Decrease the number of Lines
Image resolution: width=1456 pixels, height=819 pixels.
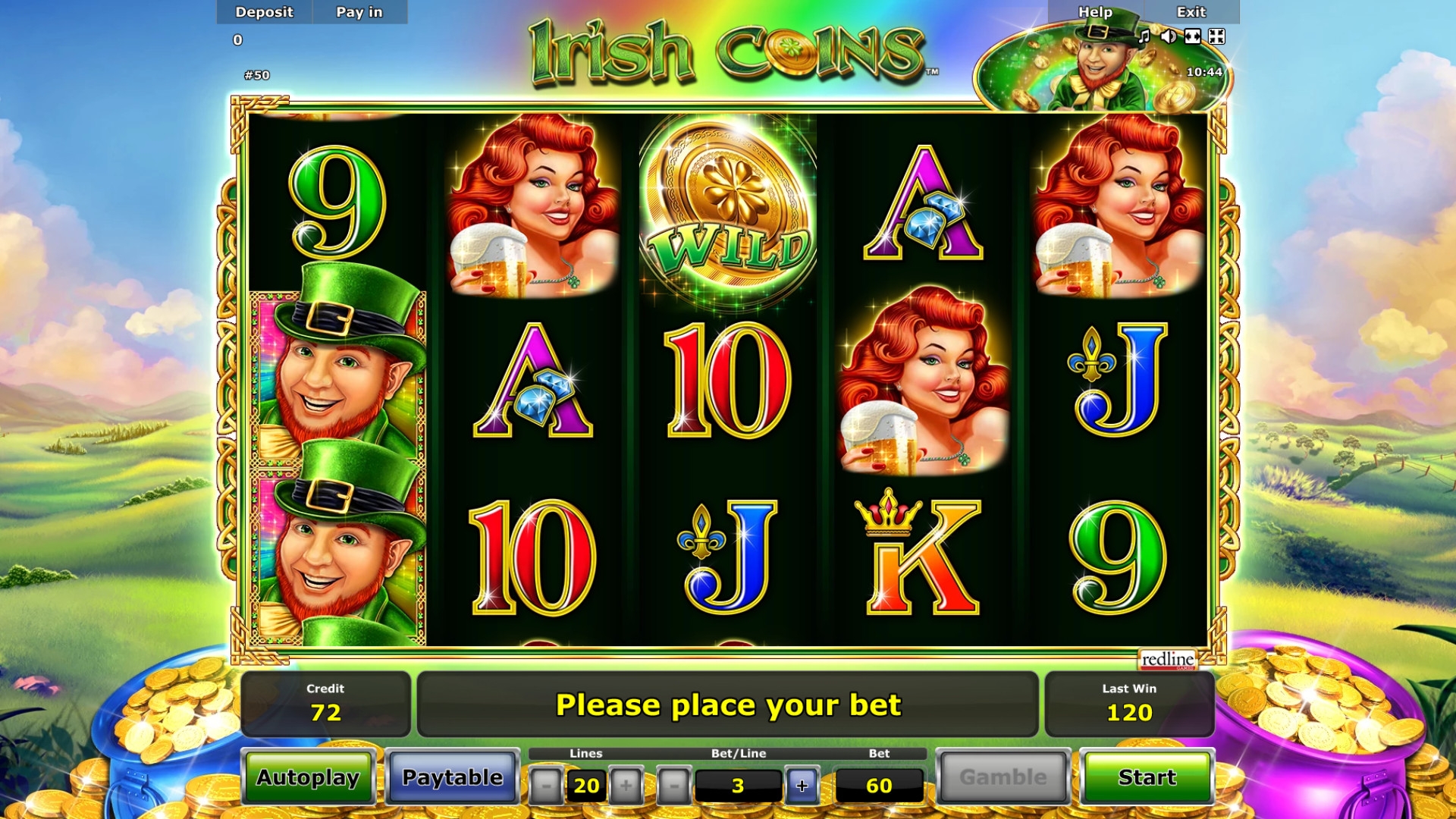[545, 786]
